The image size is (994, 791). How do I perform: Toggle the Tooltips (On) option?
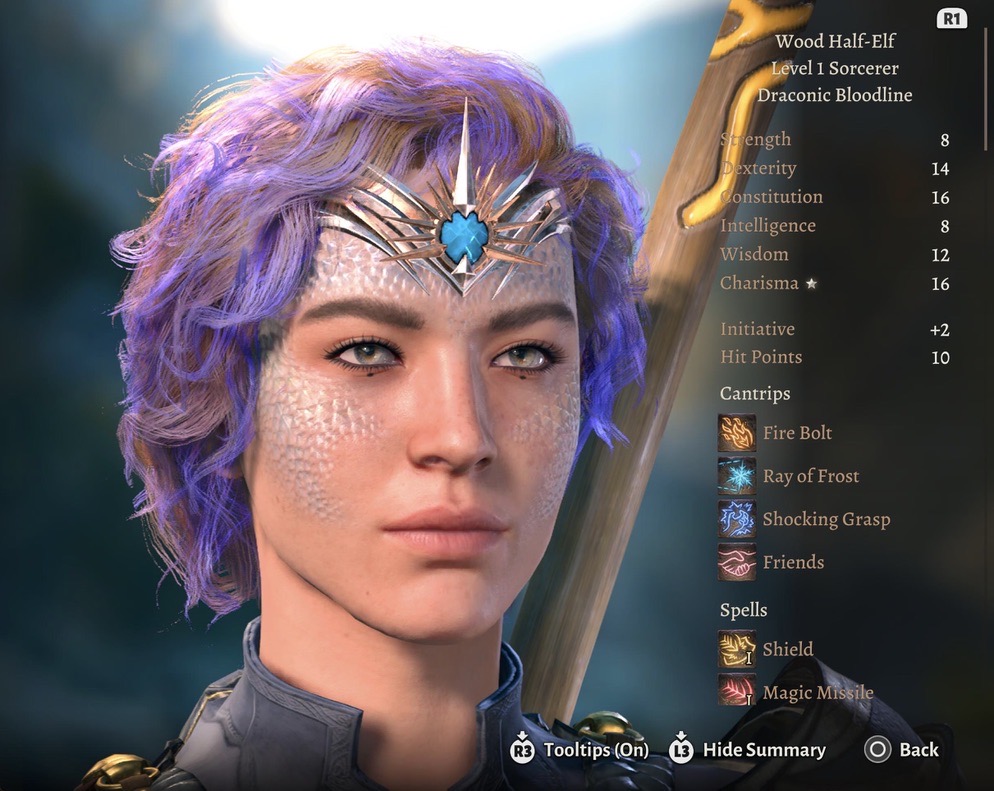tap(579, 750)
